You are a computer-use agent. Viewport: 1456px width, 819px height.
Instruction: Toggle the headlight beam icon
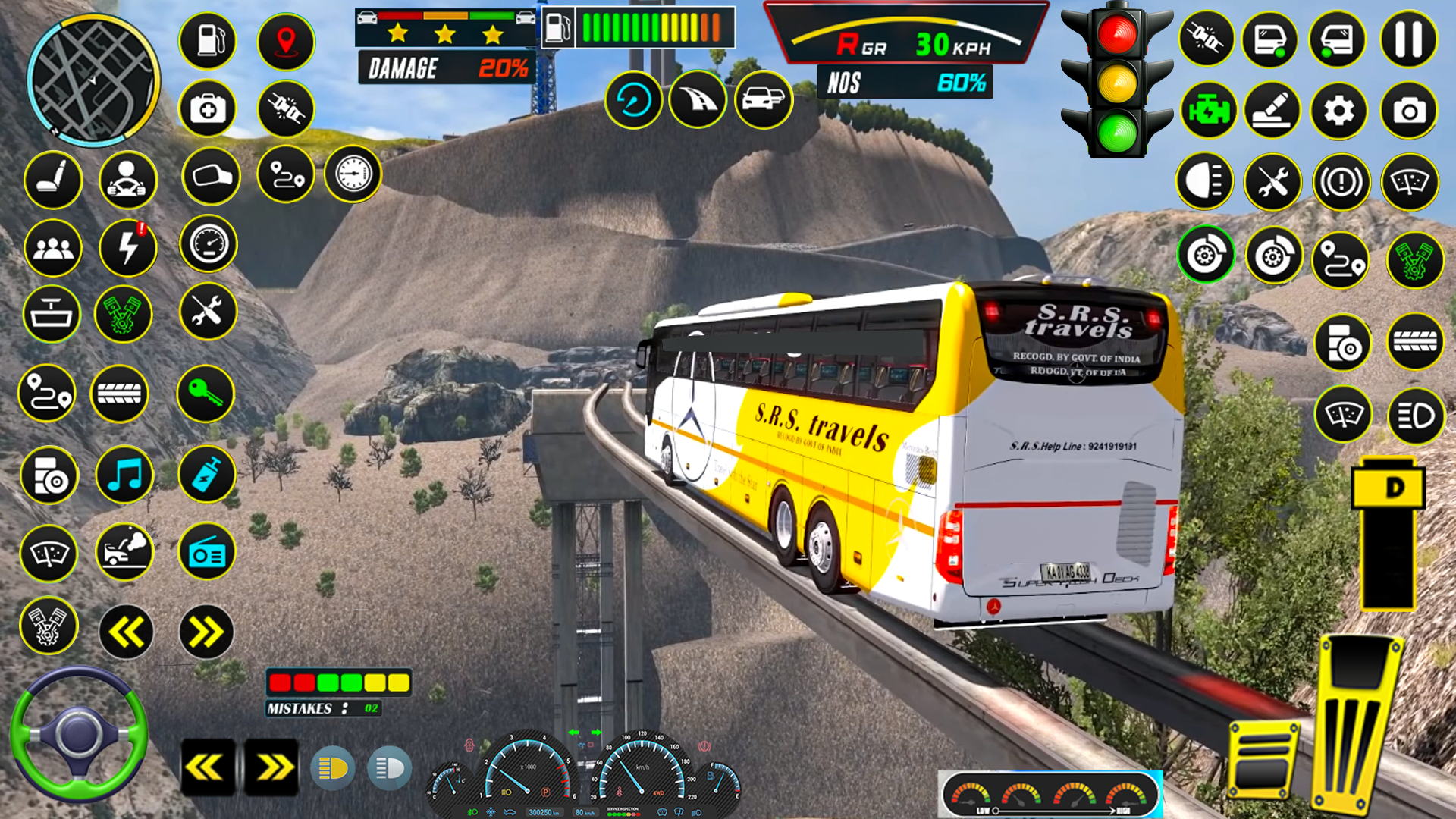point(1204,182)
